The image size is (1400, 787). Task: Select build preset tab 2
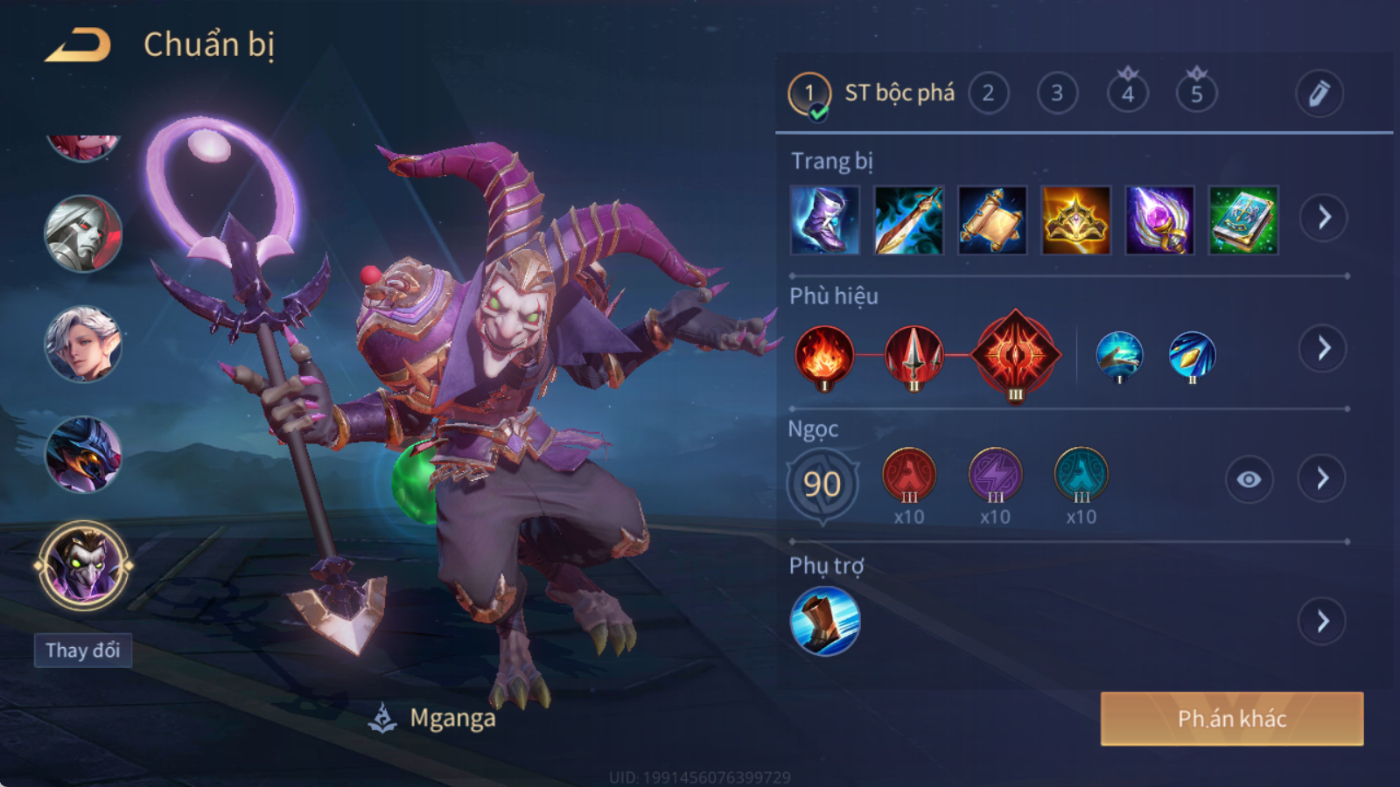(x=988, y=94)
